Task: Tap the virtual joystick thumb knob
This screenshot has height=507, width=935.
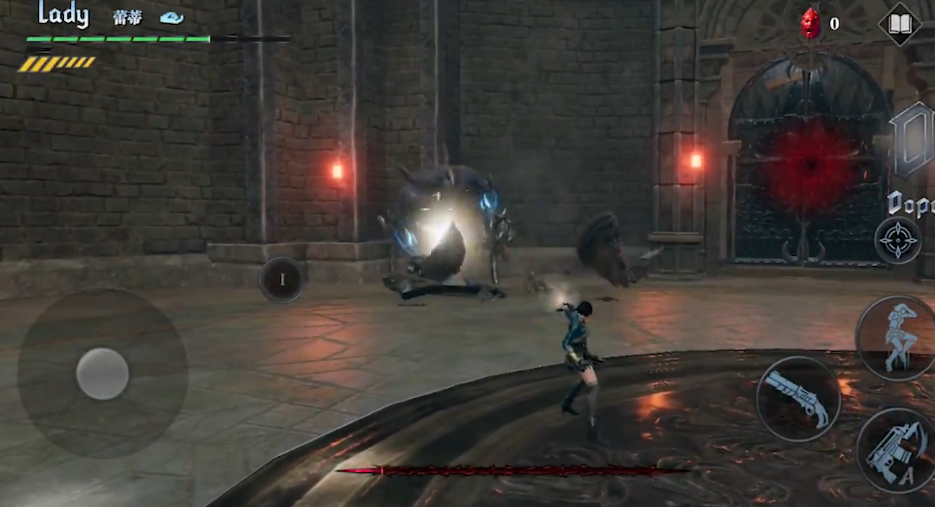Action: click(x=102, y=374)
